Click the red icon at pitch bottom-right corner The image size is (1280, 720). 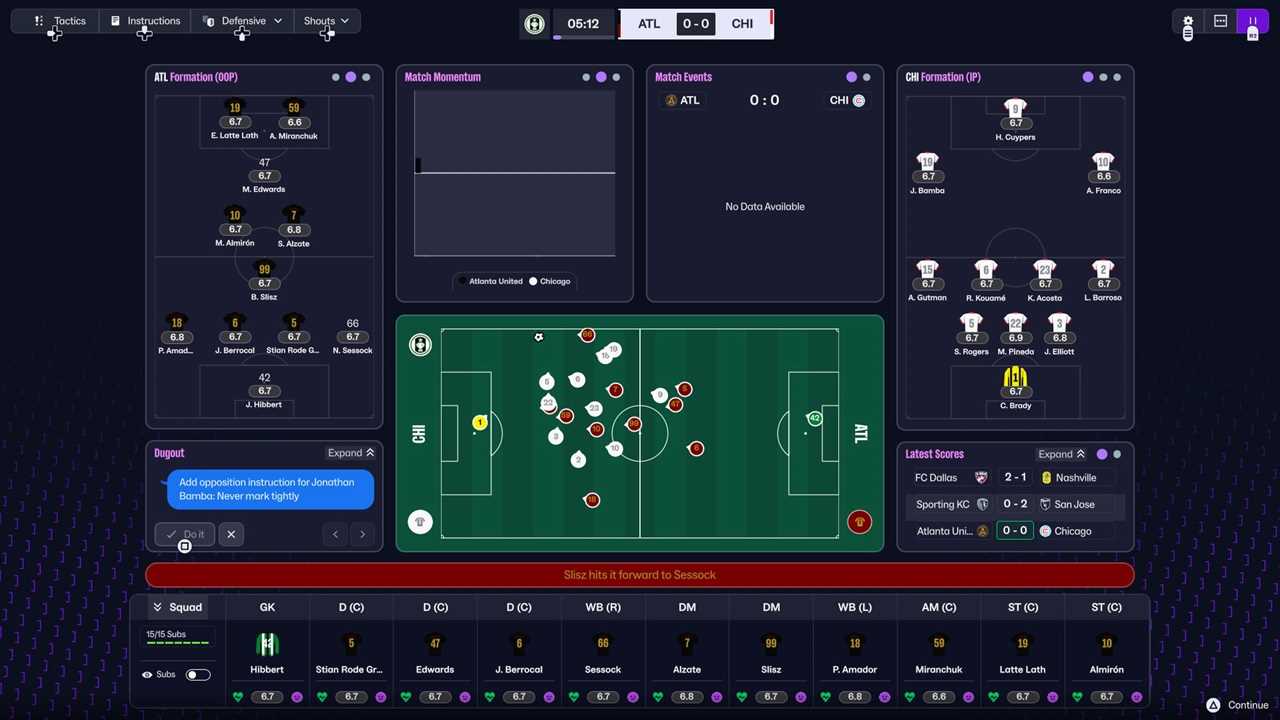(x=859, y=521)
